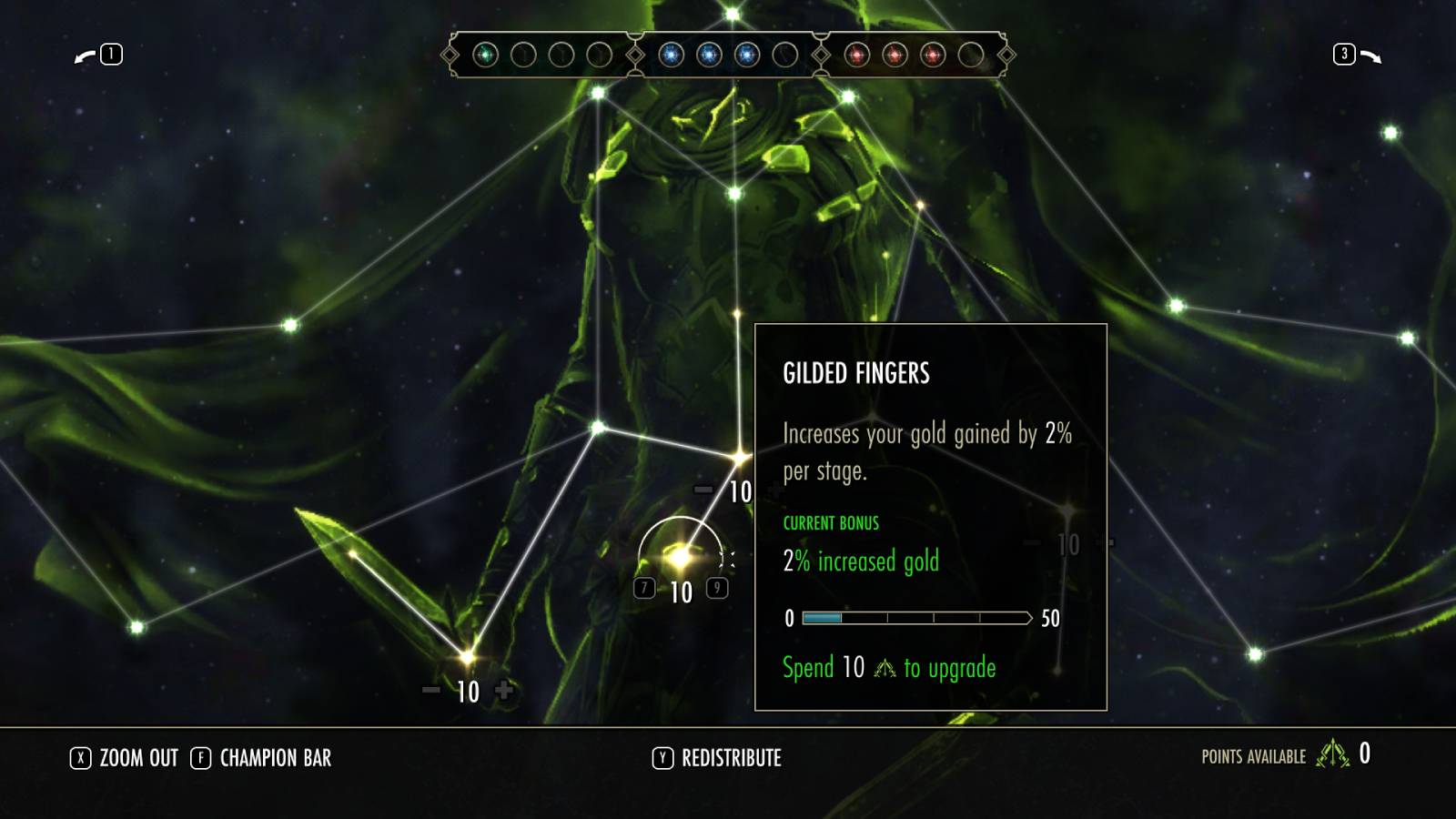
Task: Select the first glowing blue Warfare slot icon
Action: tap(671, 56)
